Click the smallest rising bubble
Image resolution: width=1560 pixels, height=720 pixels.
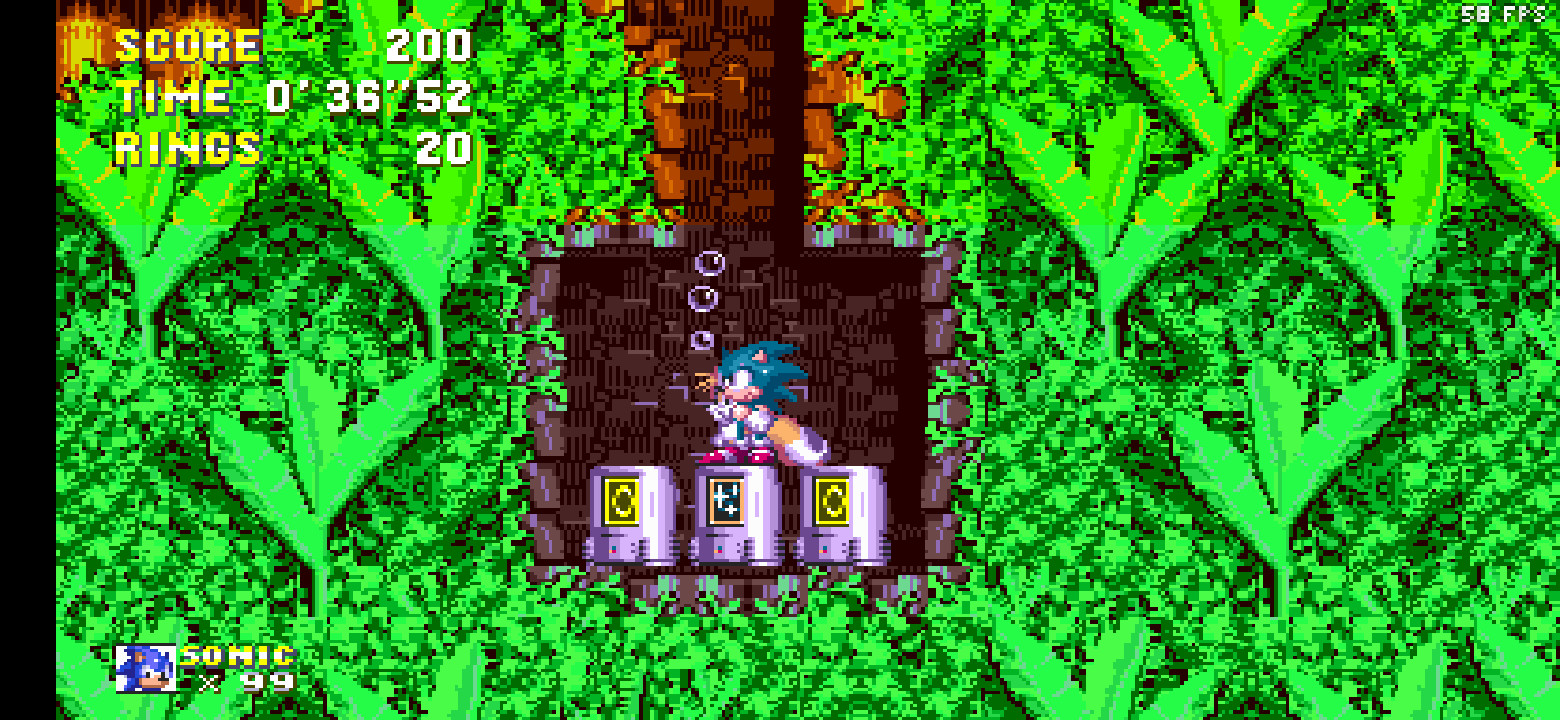click(700, 341)
